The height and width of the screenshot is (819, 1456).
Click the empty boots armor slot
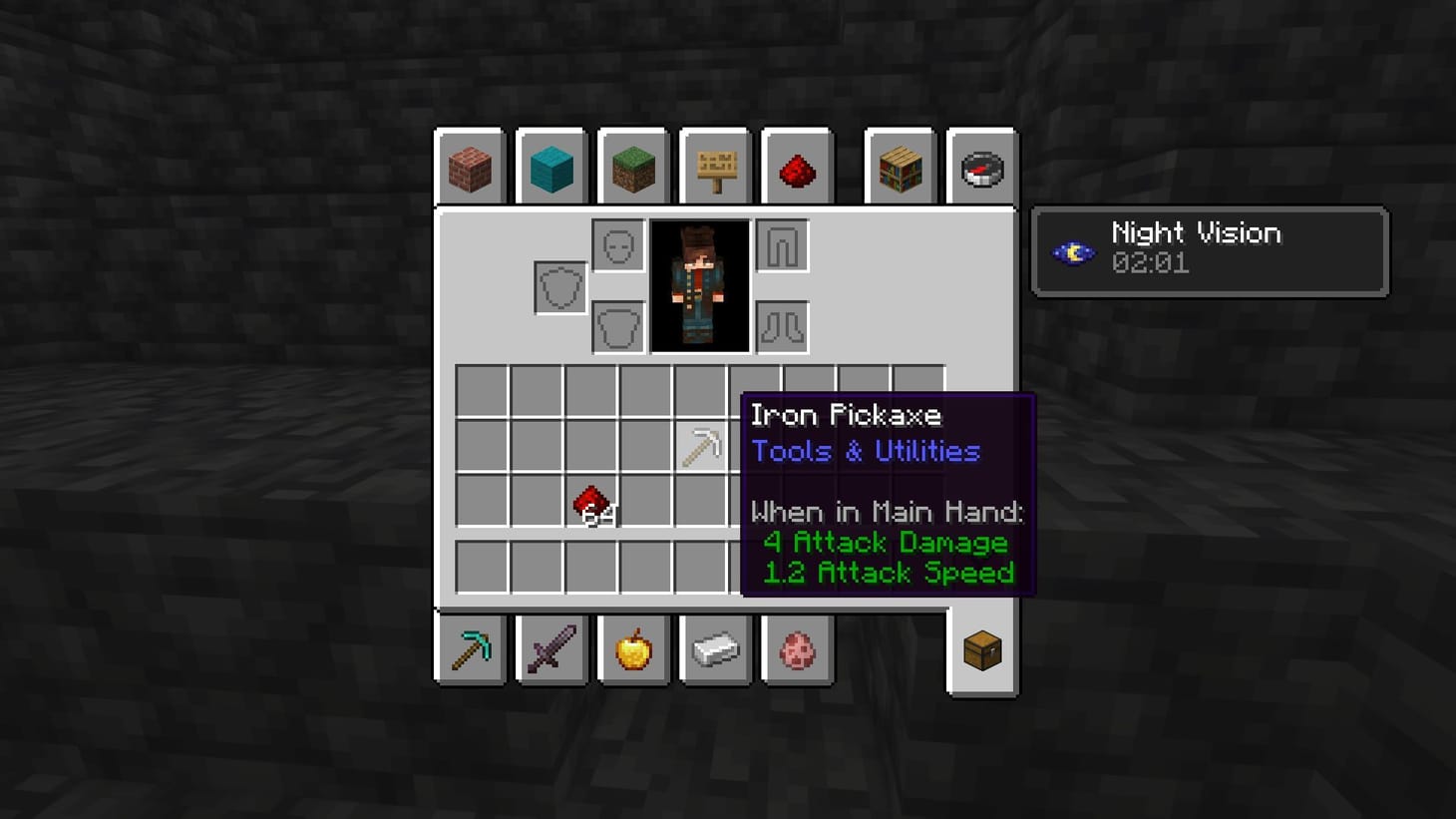click(x=784, y=326)
